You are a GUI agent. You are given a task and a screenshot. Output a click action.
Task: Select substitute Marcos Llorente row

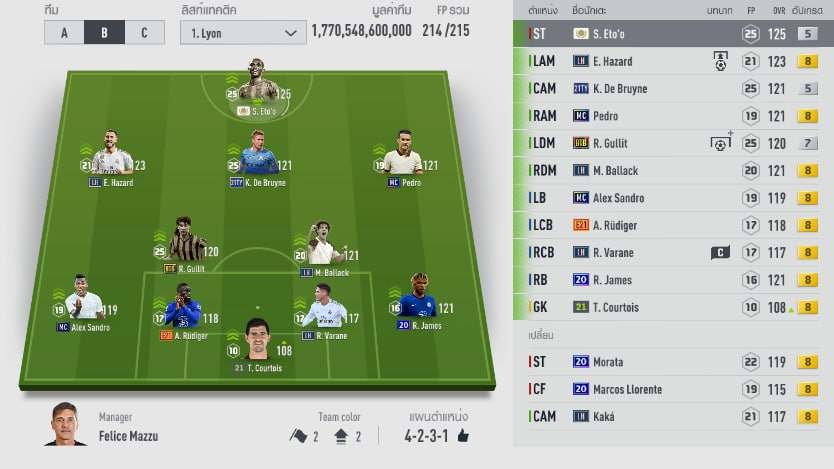(672, 389)
